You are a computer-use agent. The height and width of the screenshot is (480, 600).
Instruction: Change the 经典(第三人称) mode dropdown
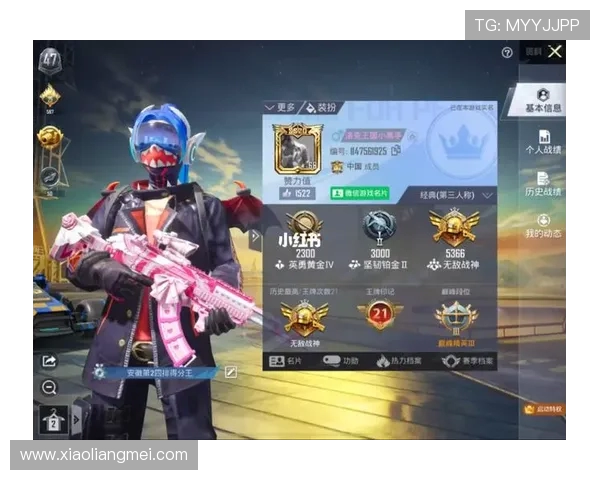click(457, 196)
